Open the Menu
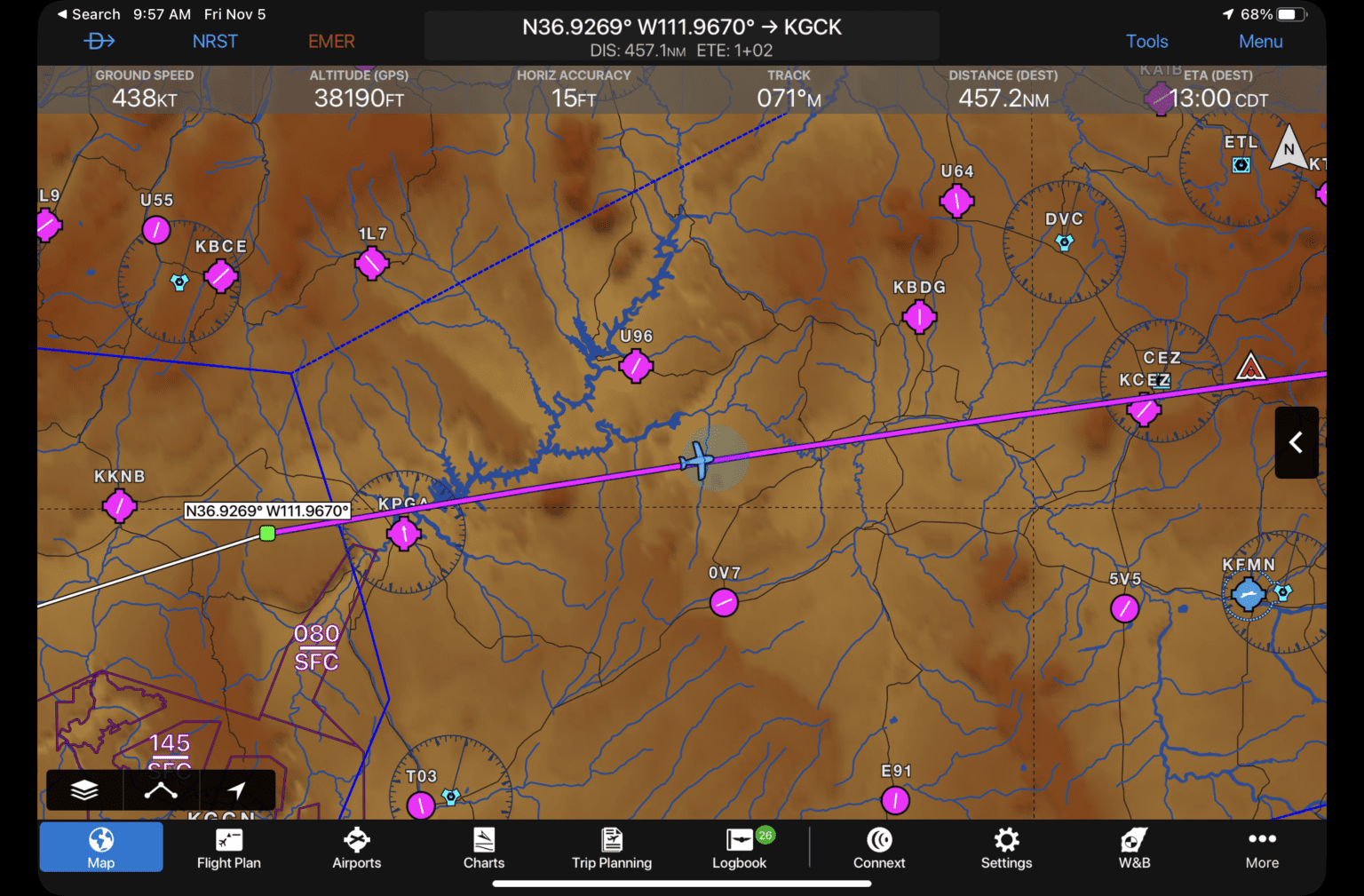1364x896 pixels. (1260, 41)
